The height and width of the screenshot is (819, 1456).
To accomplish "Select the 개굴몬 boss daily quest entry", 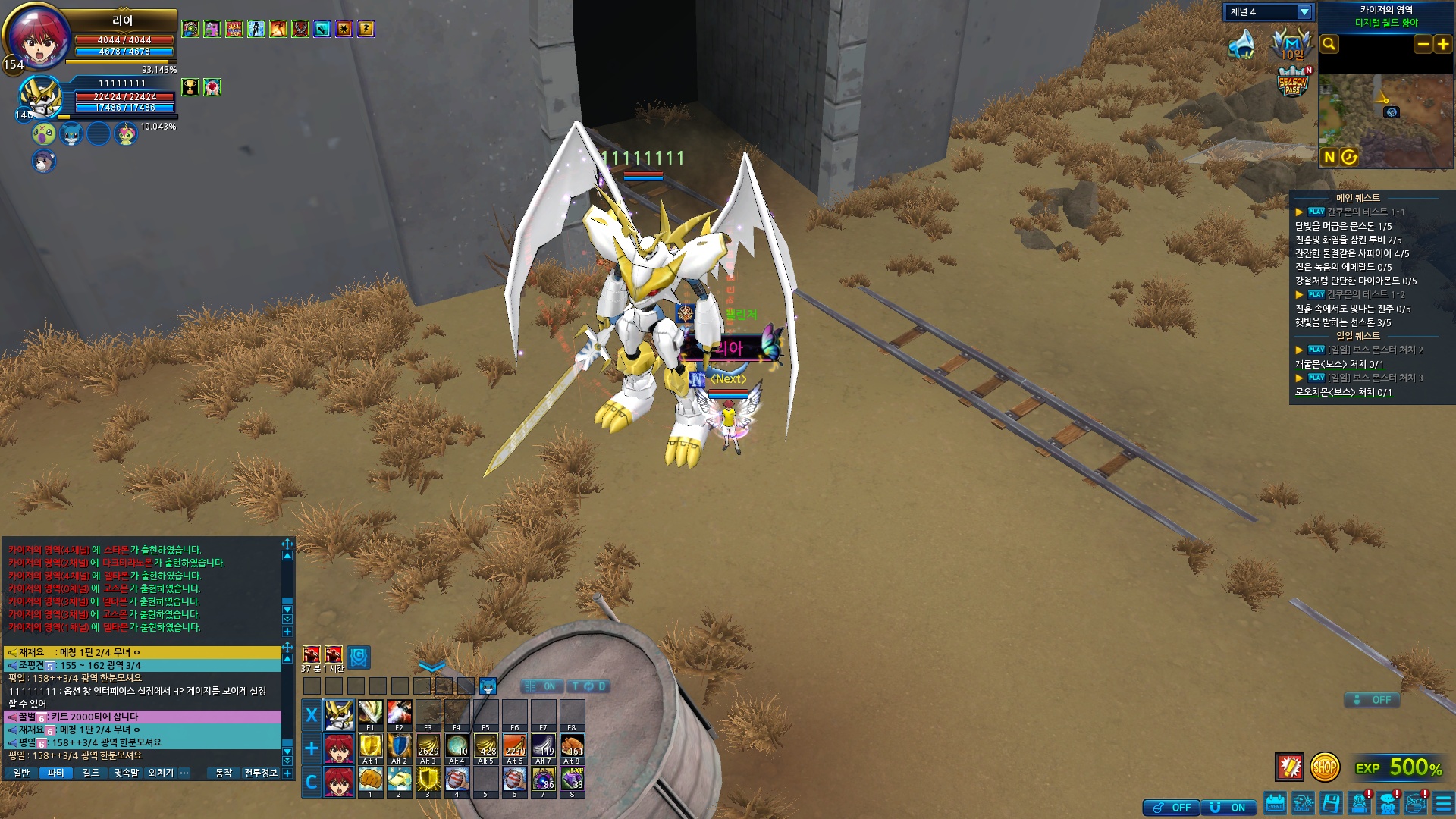I will coord(1338,365).
